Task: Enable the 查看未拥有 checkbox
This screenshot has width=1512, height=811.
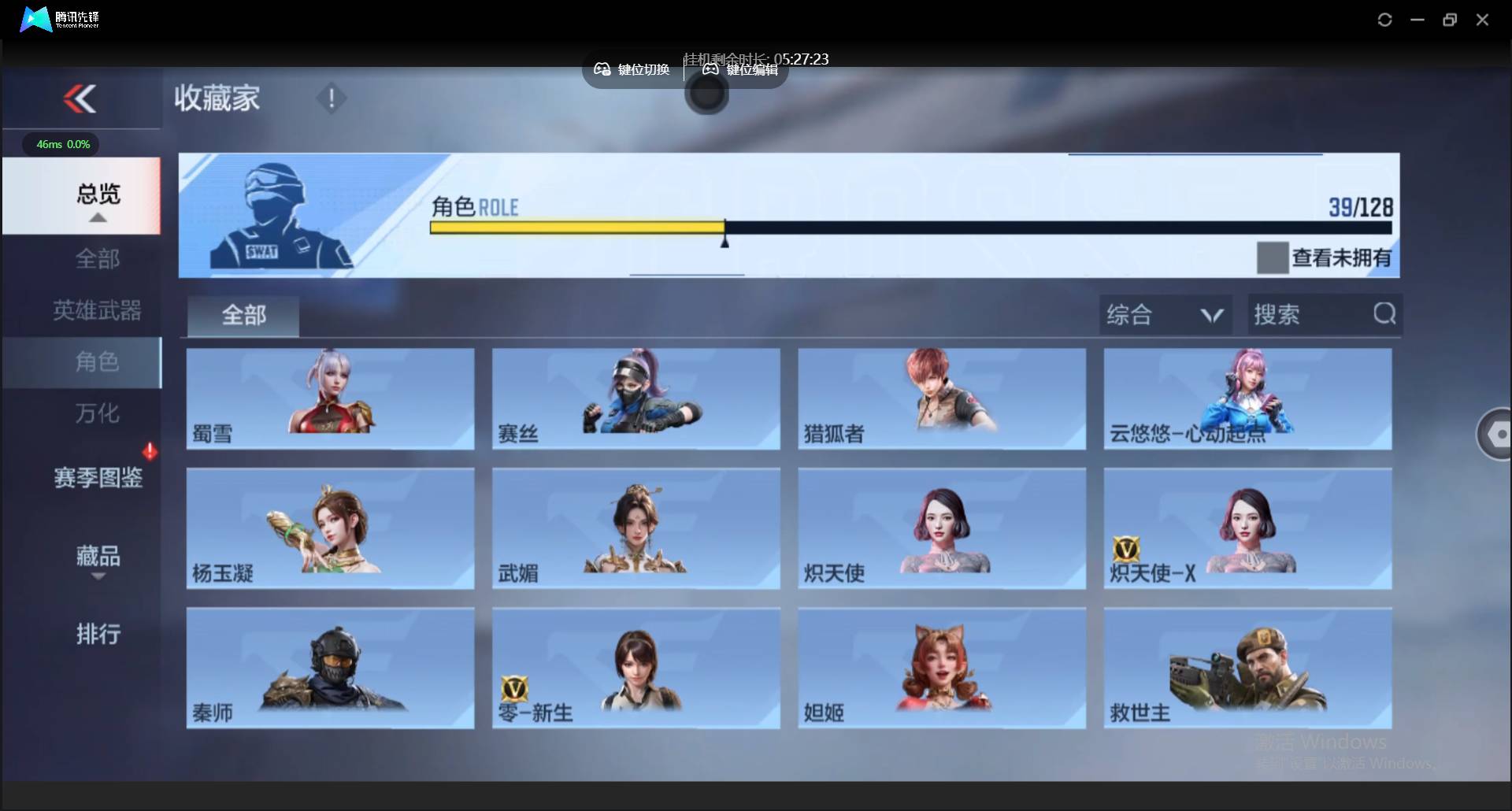Action: 1273,257
